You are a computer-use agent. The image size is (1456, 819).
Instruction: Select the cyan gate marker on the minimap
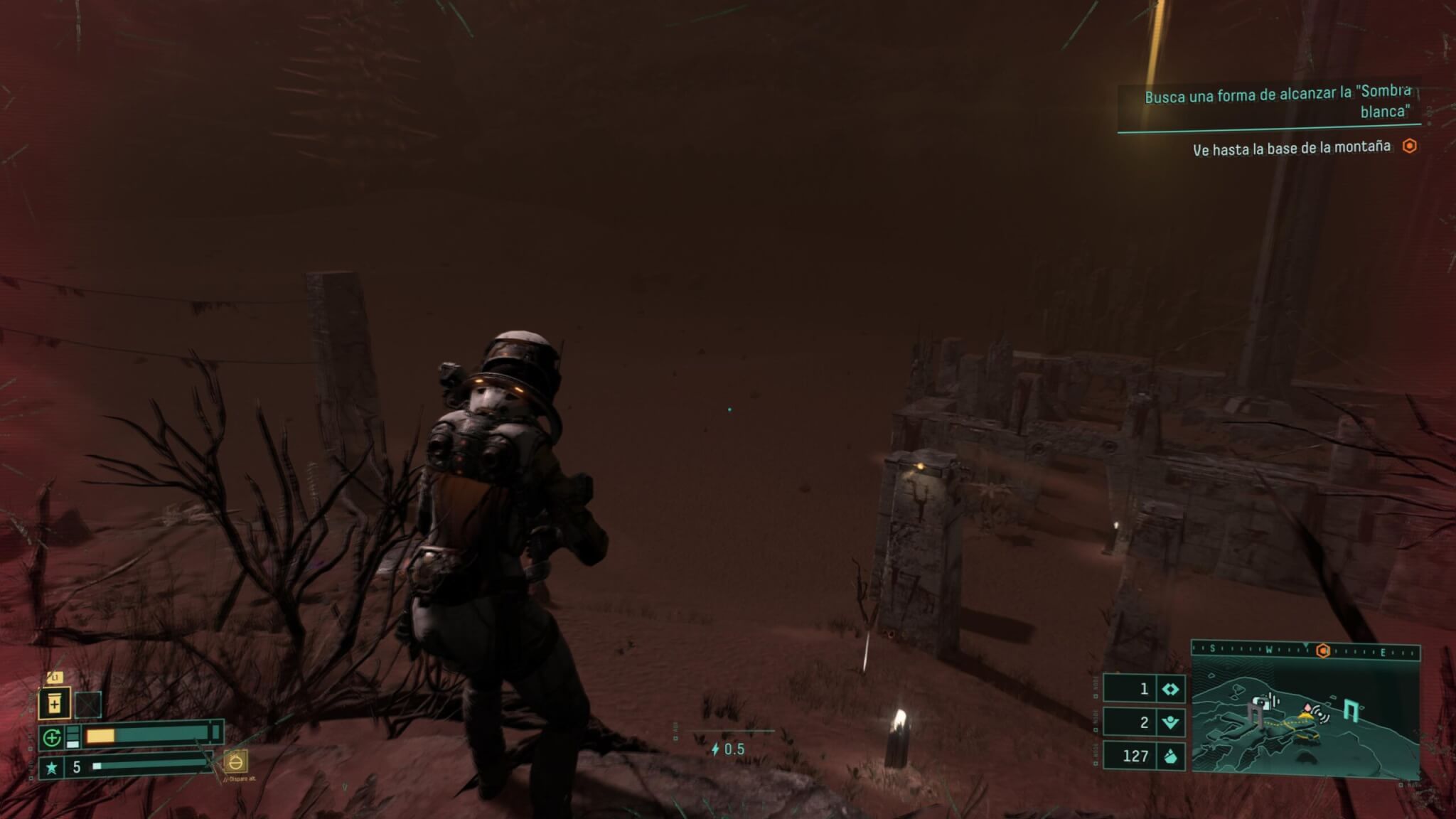(1350, 710)
